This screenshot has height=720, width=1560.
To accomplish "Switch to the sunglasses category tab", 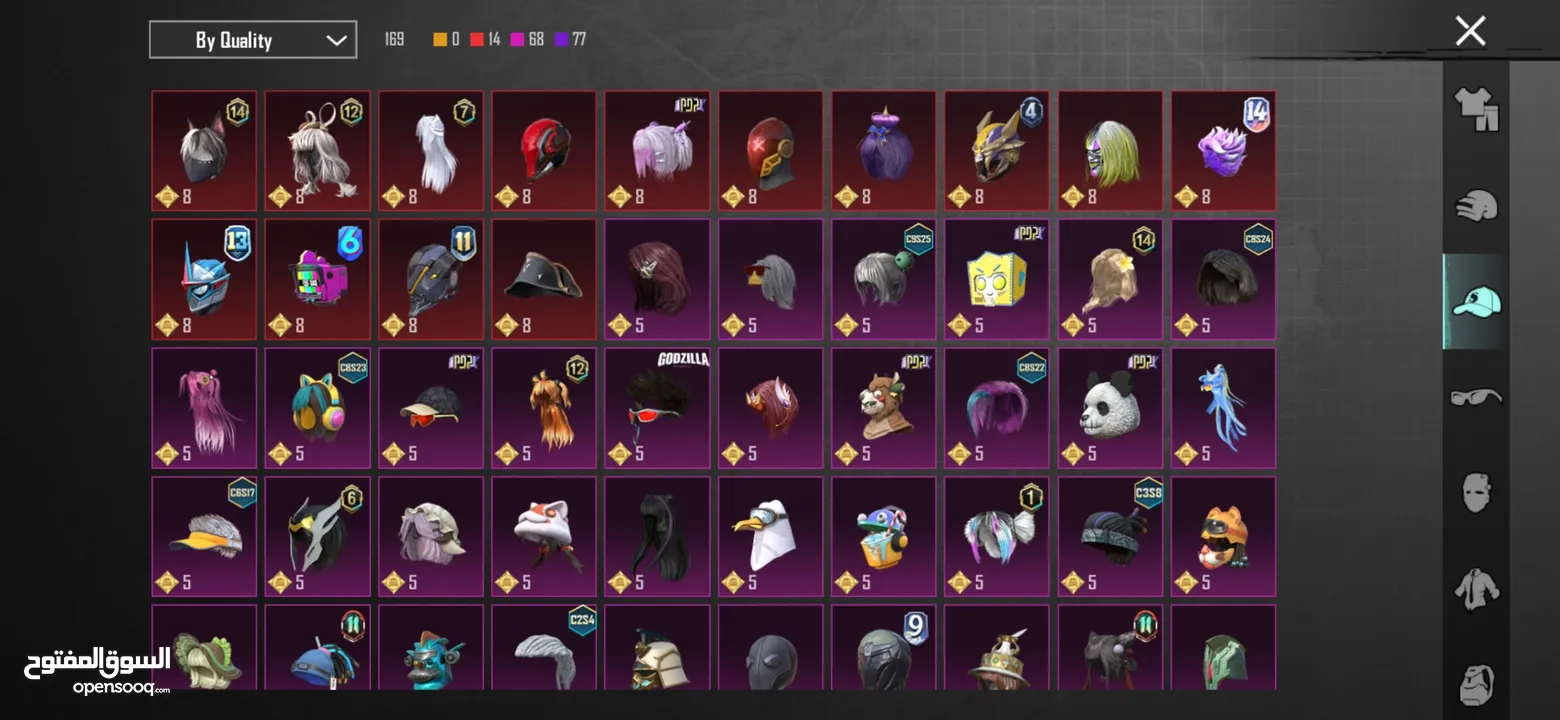I will pyautogui.click(x=1476, y=397).
